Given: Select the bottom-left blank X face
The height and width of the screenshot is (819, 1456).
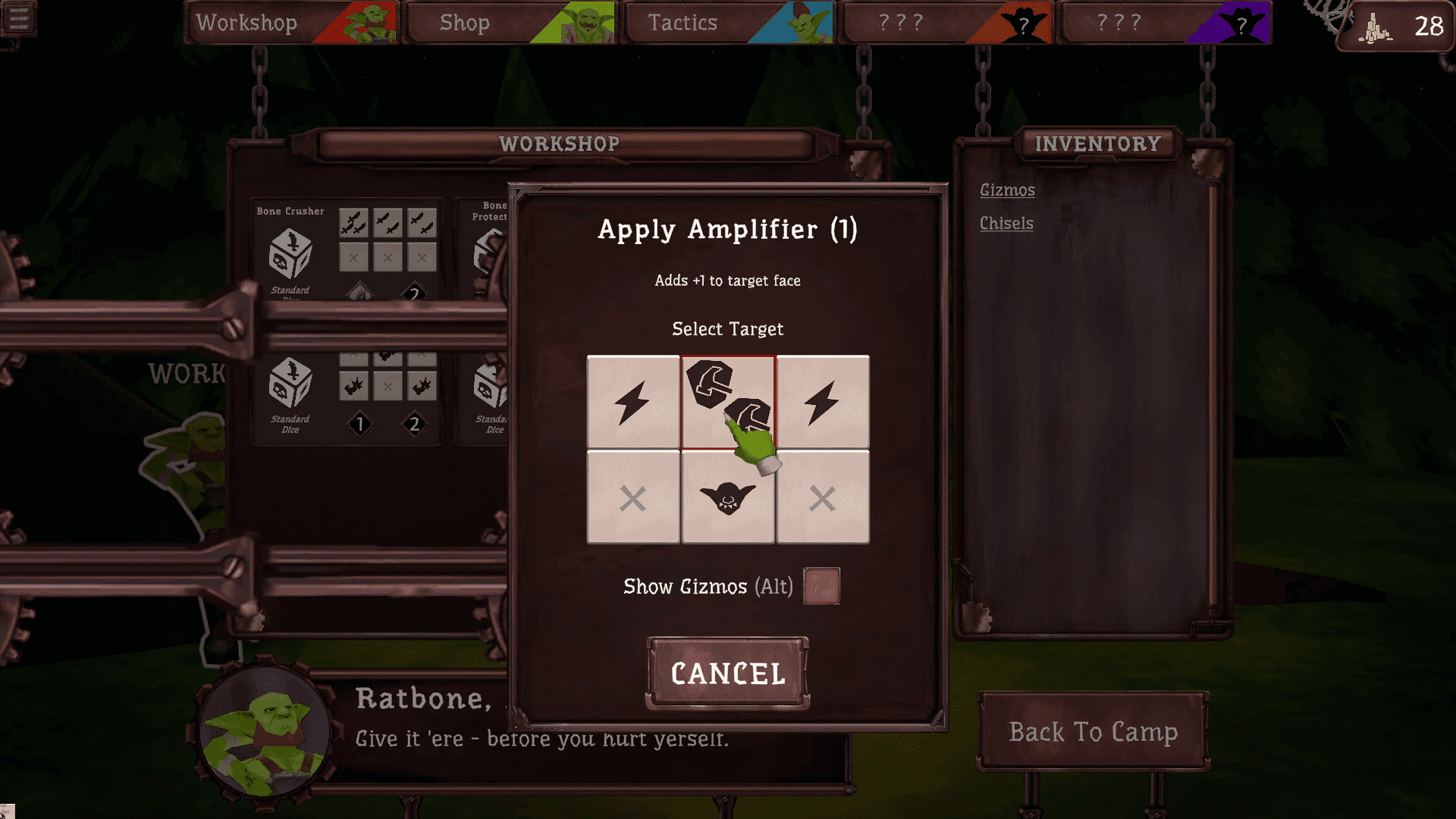Looking at the screenshot, I should 632,497.
